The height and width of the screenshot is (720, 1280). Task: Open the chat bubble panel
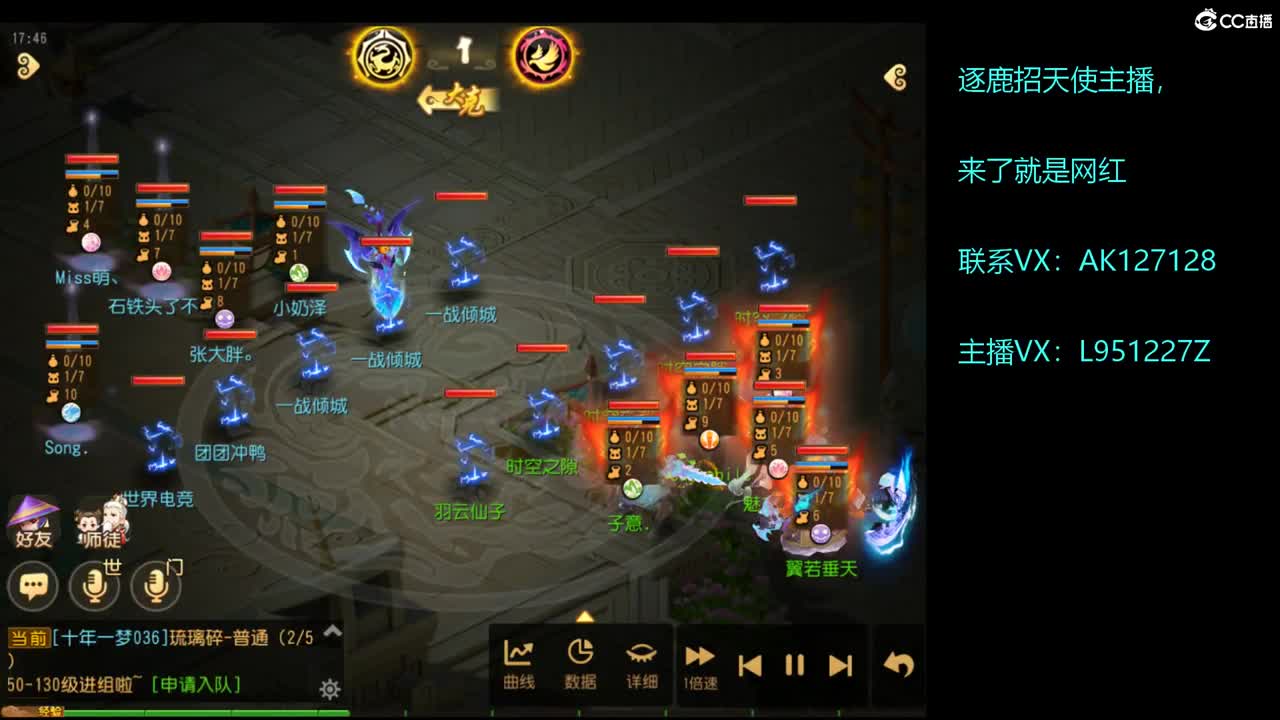(x=33, y=585)
